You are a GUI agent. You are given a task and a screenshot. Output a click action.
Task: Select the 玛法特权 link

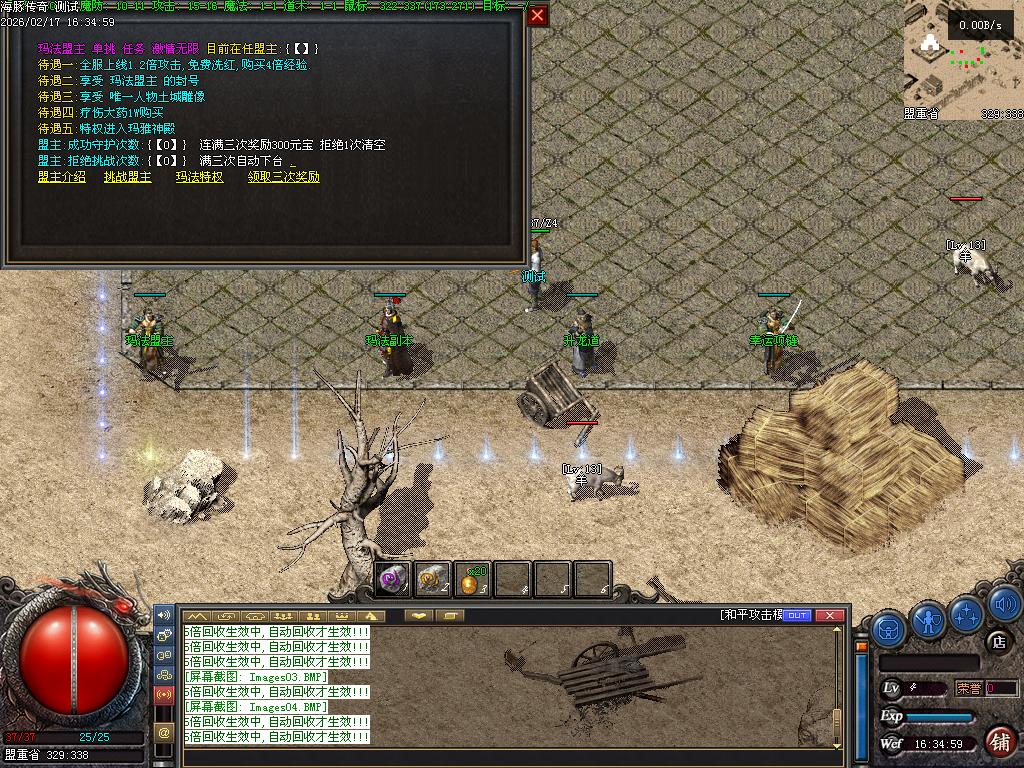200,177
